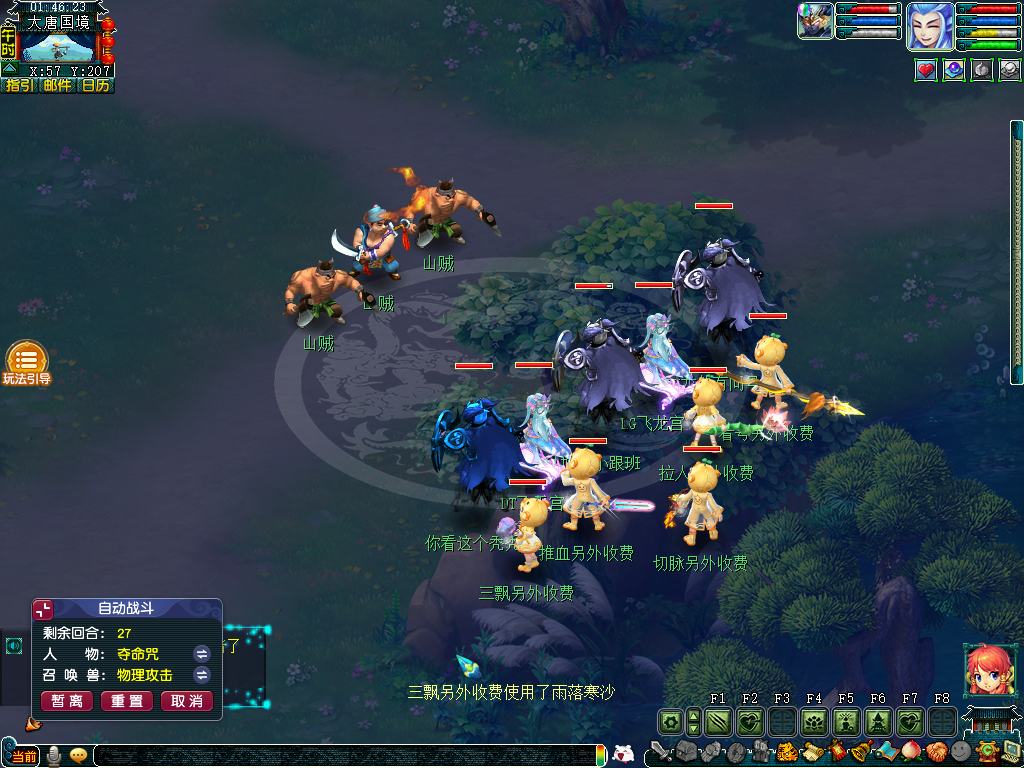
Task: Swap the character skill 夺命咒
Action: 202,653
